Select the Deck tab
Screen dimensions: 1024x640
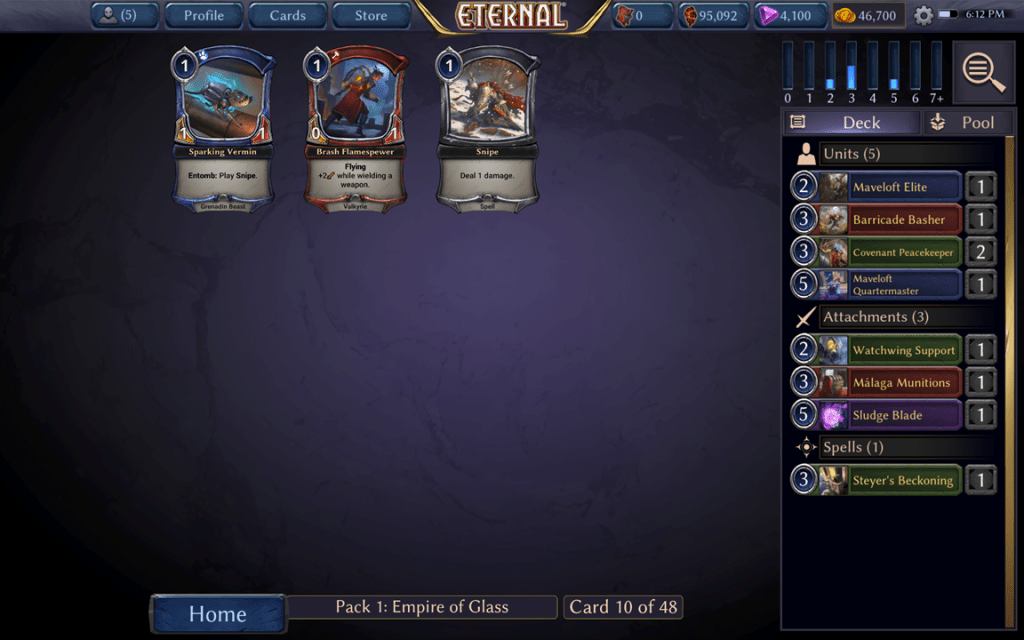pos(851,122)
